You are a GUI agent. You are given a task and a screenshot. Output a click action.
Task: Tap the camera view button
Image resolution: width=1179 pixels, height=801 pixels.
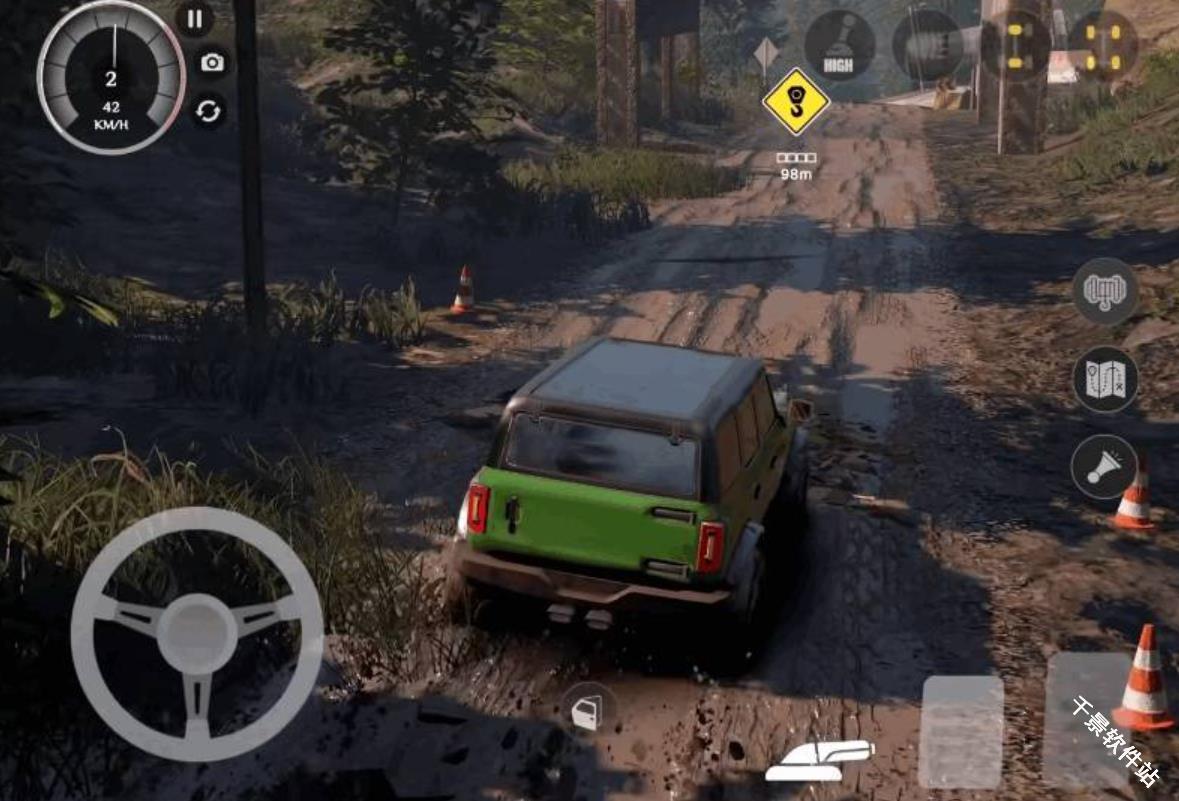(211, 63)
